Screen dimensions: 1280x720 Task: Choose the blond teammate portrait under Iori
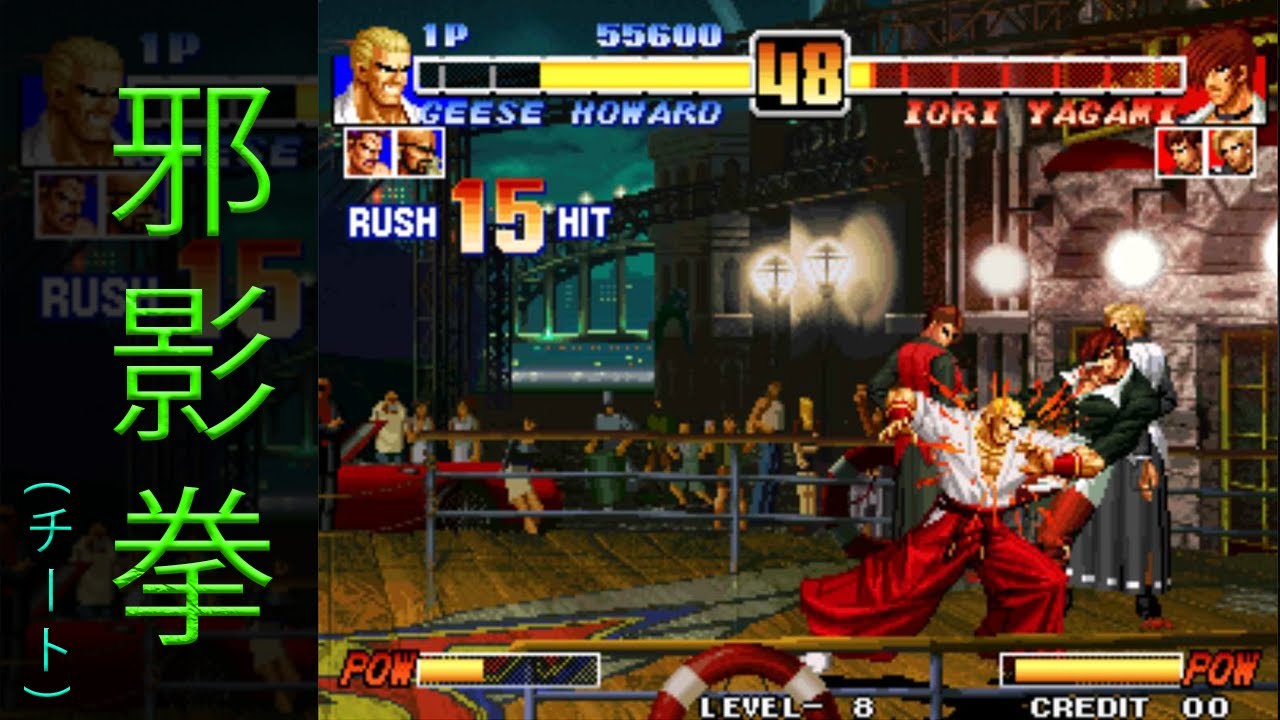click(x=1231, y=153)
